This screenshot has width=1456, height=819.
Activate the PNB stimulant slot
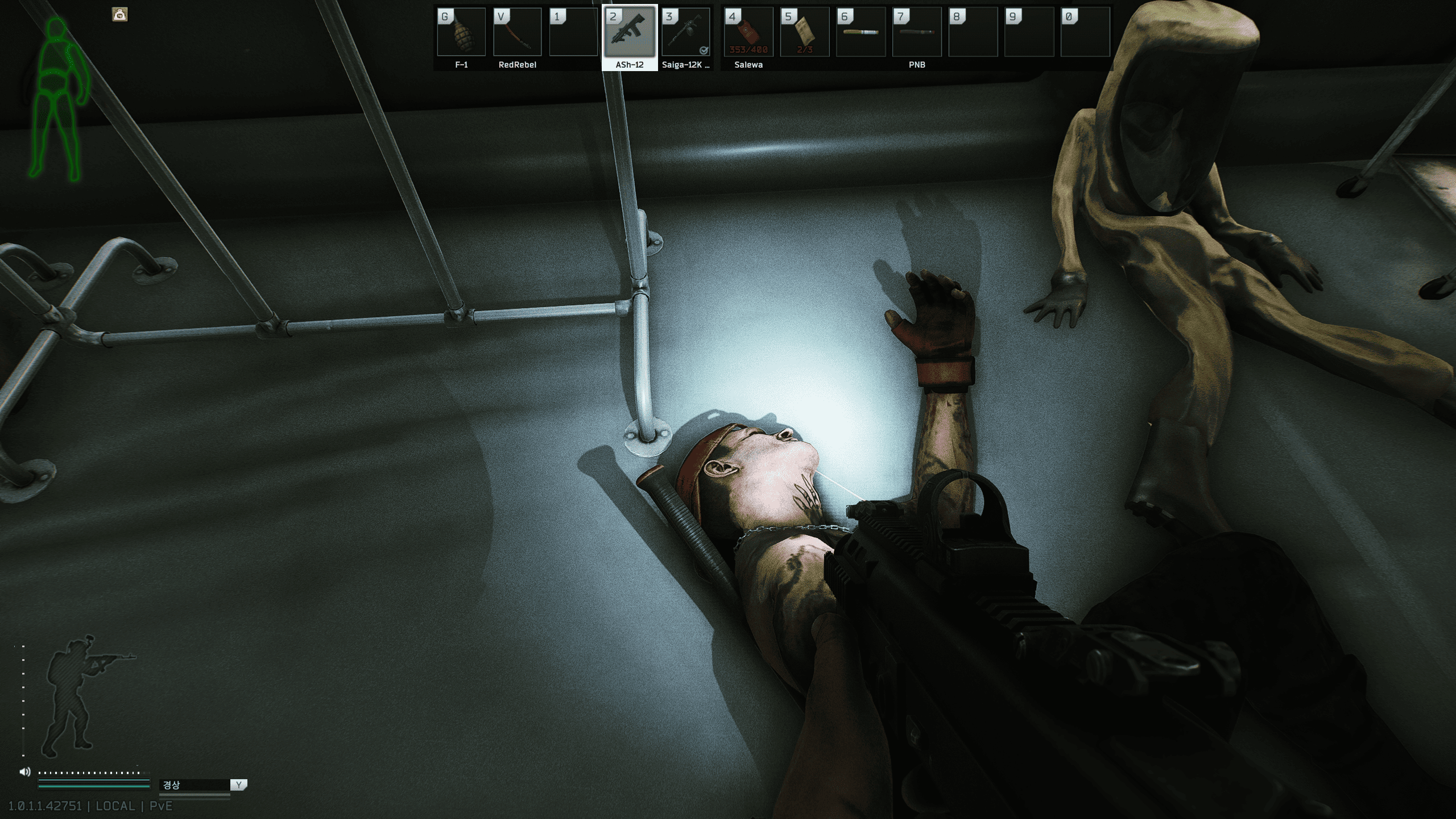[917, 33]
